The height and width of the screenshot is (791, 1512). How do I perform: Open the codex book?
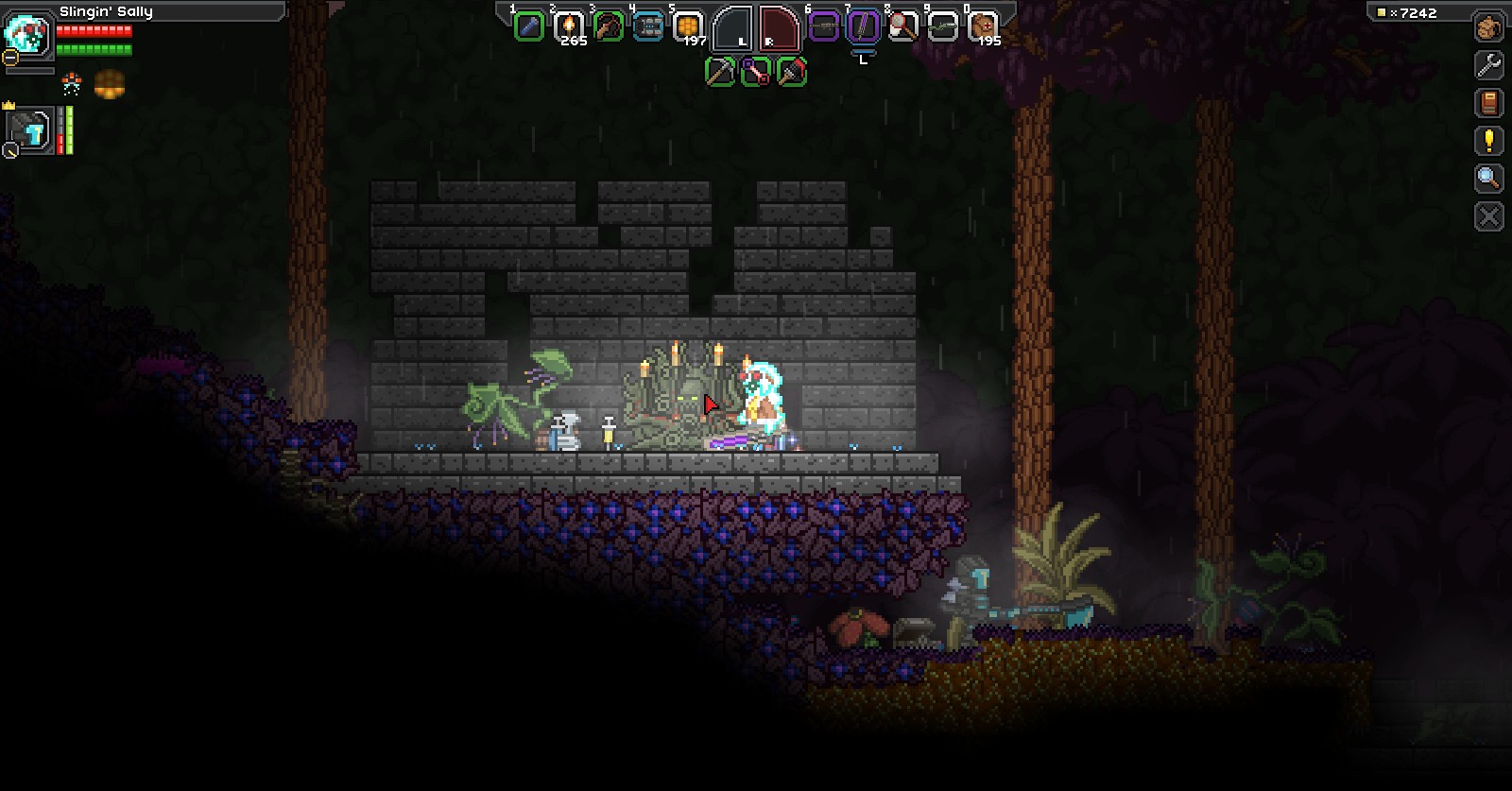pyautogui.click(x=1488, y=103)
